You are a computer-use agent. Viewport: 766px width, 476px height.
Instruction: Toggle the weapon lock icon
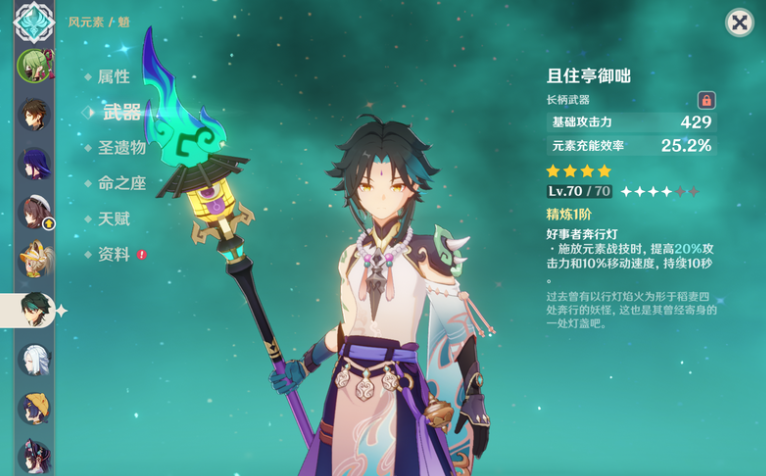(706, 100)
